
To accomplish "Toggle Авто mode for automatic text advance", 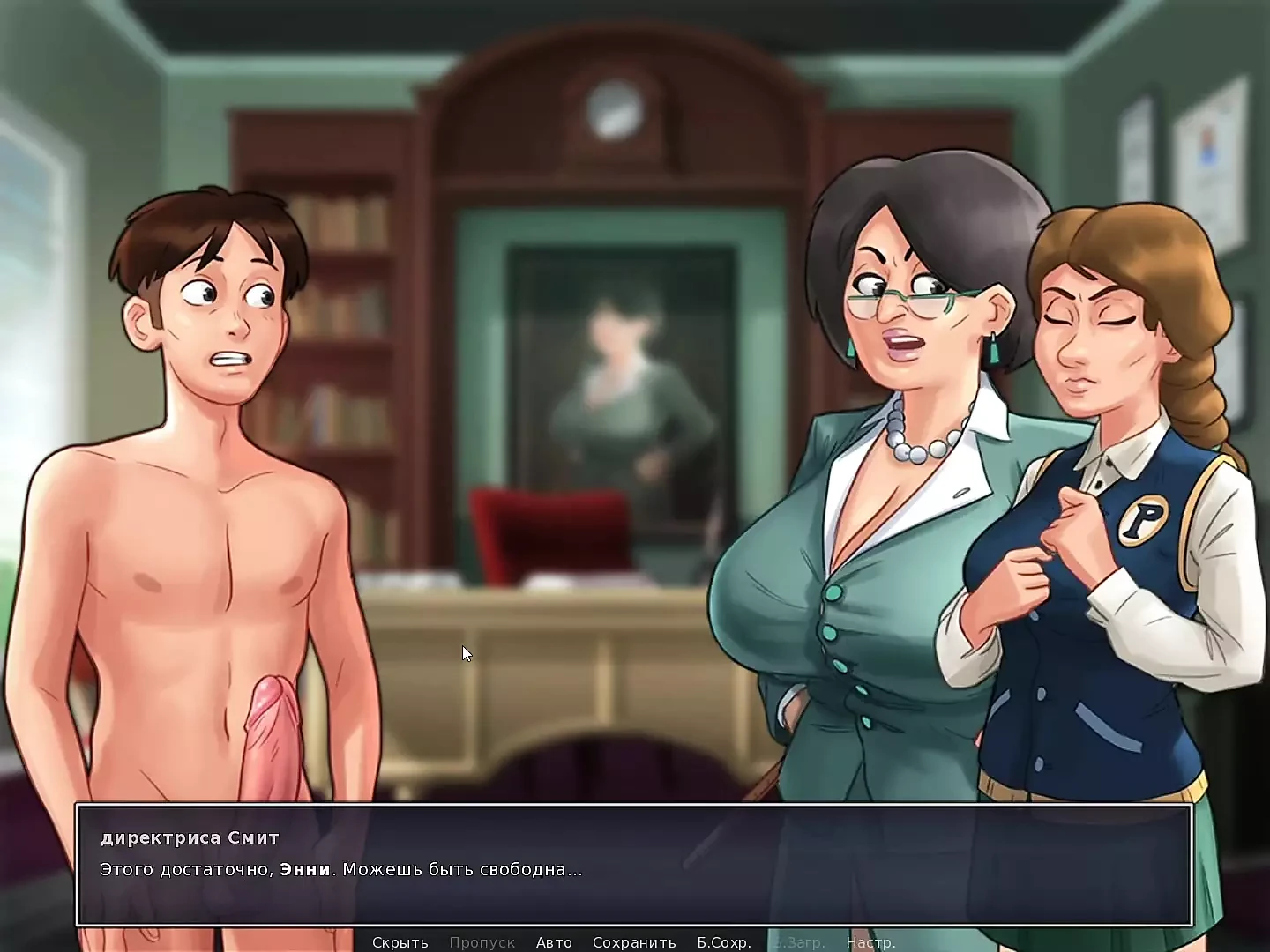I will click(552, 942).
